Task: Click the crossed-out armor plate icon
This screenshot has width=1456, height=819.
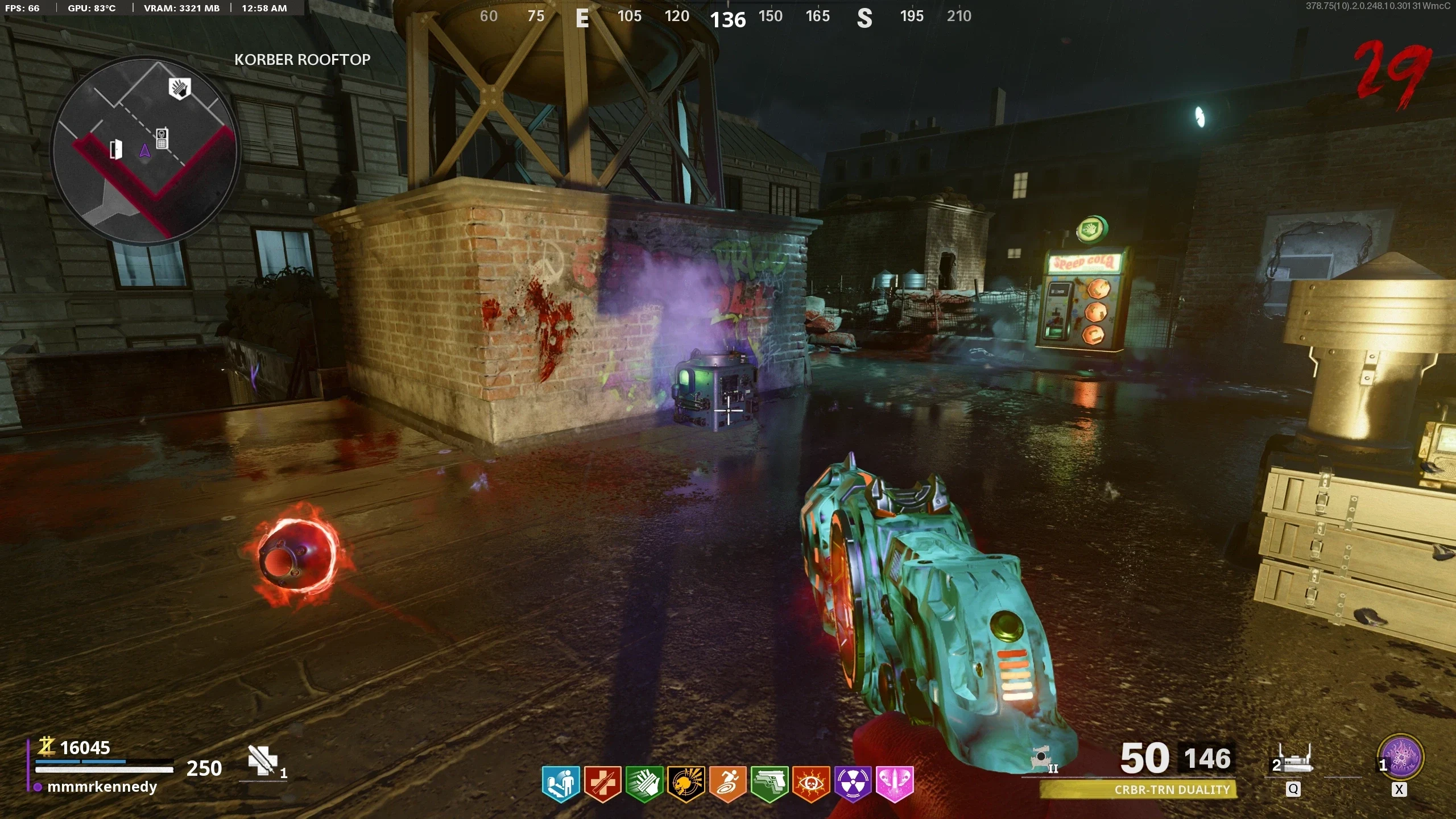Action: click(262, 760)
